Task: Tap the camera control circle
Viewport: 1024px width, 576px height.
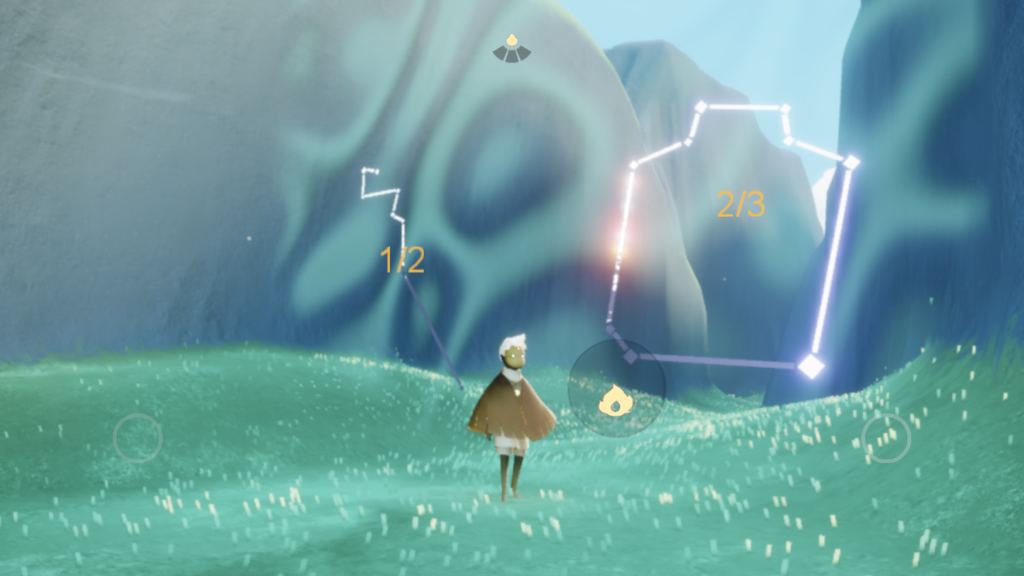Action: pos(886,438)
